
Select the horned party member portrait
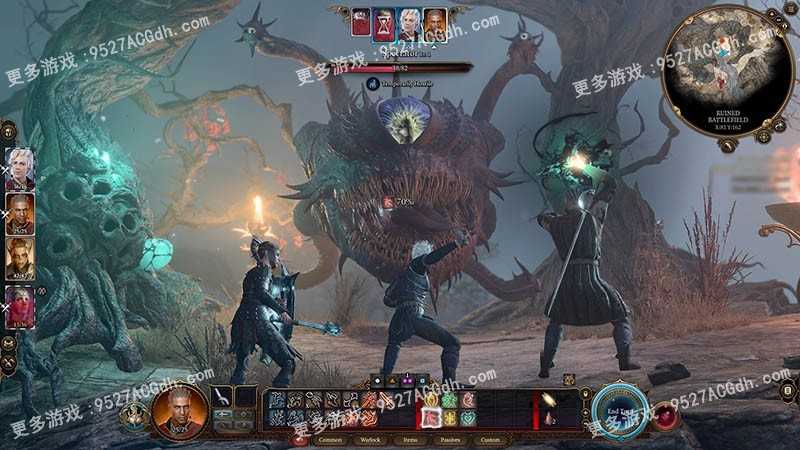click(21, 258)
